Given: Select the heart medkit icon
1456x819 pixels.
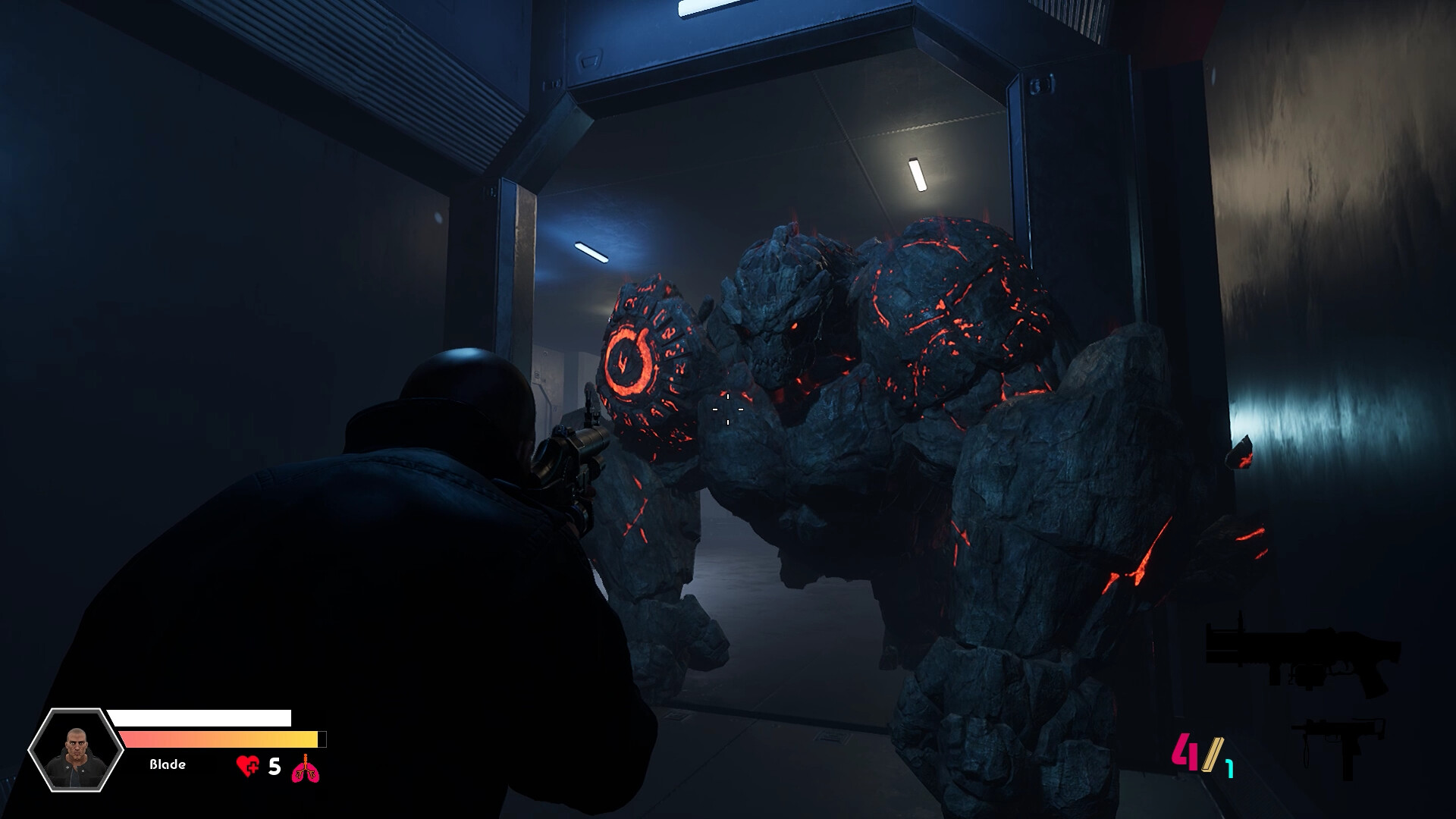Looking at the screenshot, I should click(247, 767).
